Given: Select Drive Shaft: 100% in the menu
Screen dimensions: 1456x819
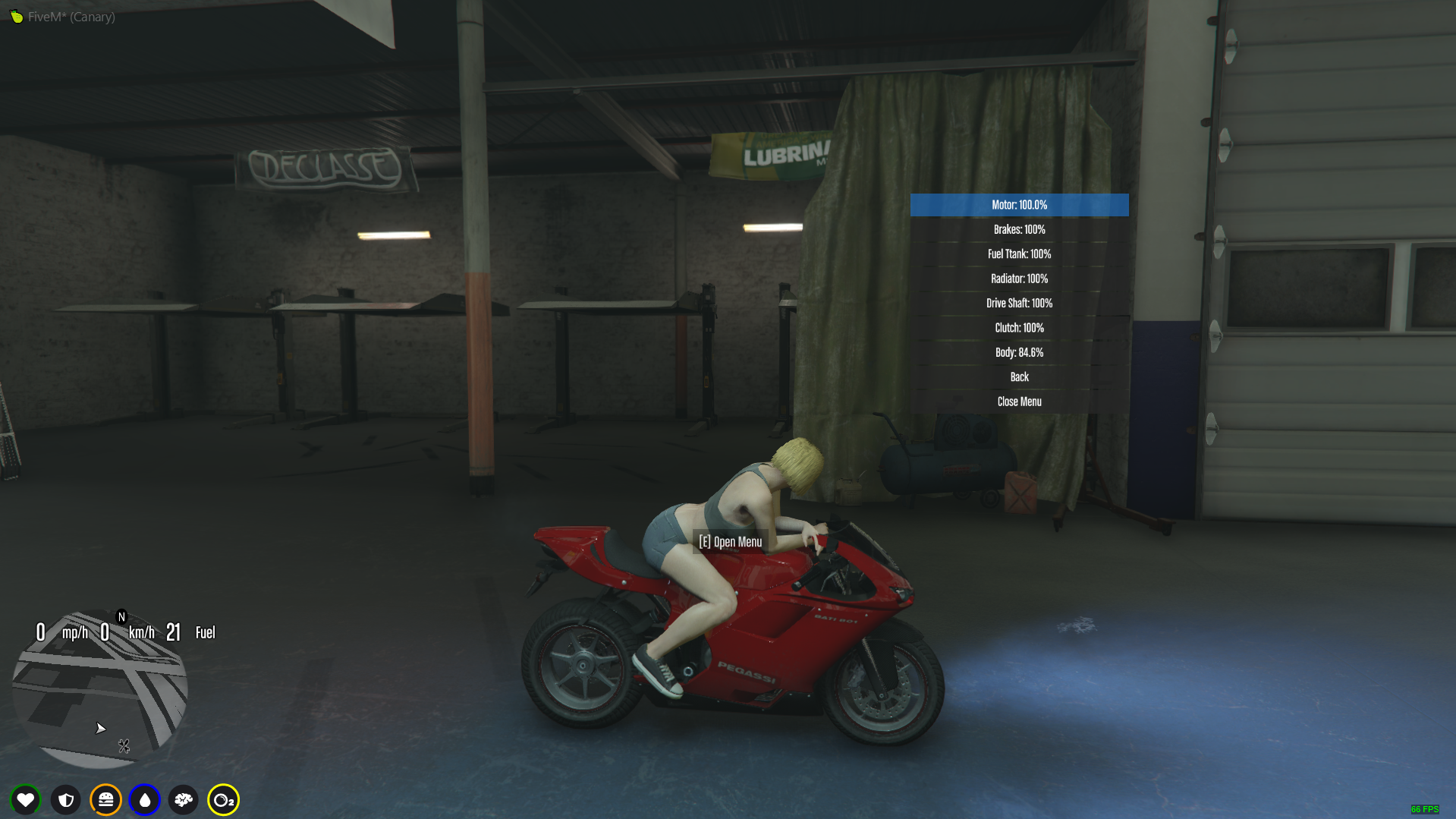Looking at the screenshot, I should point(1019,303).
